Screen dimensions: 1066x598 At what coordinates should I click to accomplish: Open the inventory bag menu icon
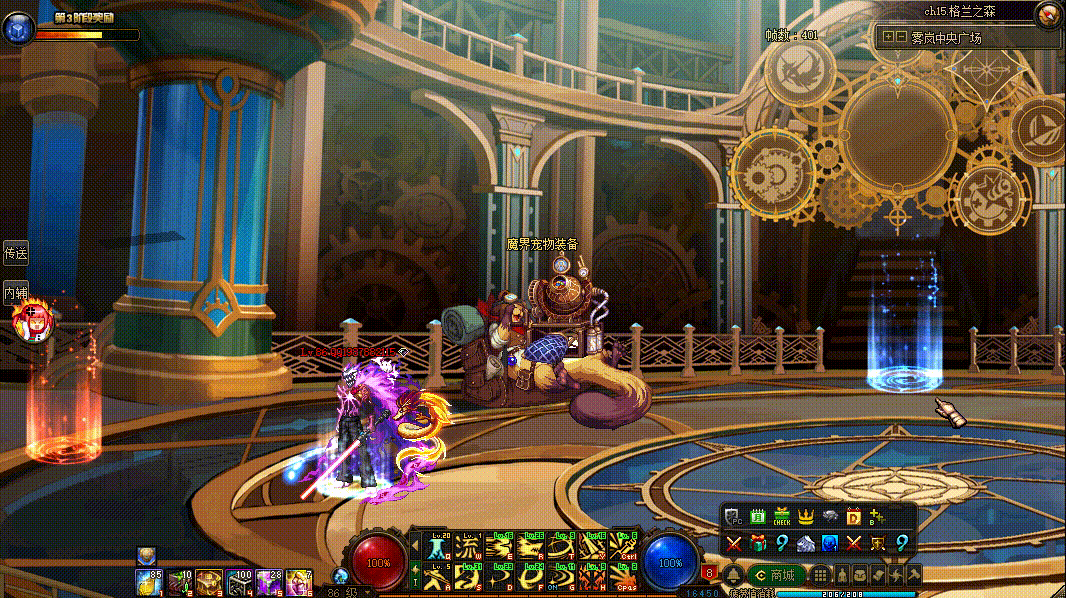click(859, 575)
